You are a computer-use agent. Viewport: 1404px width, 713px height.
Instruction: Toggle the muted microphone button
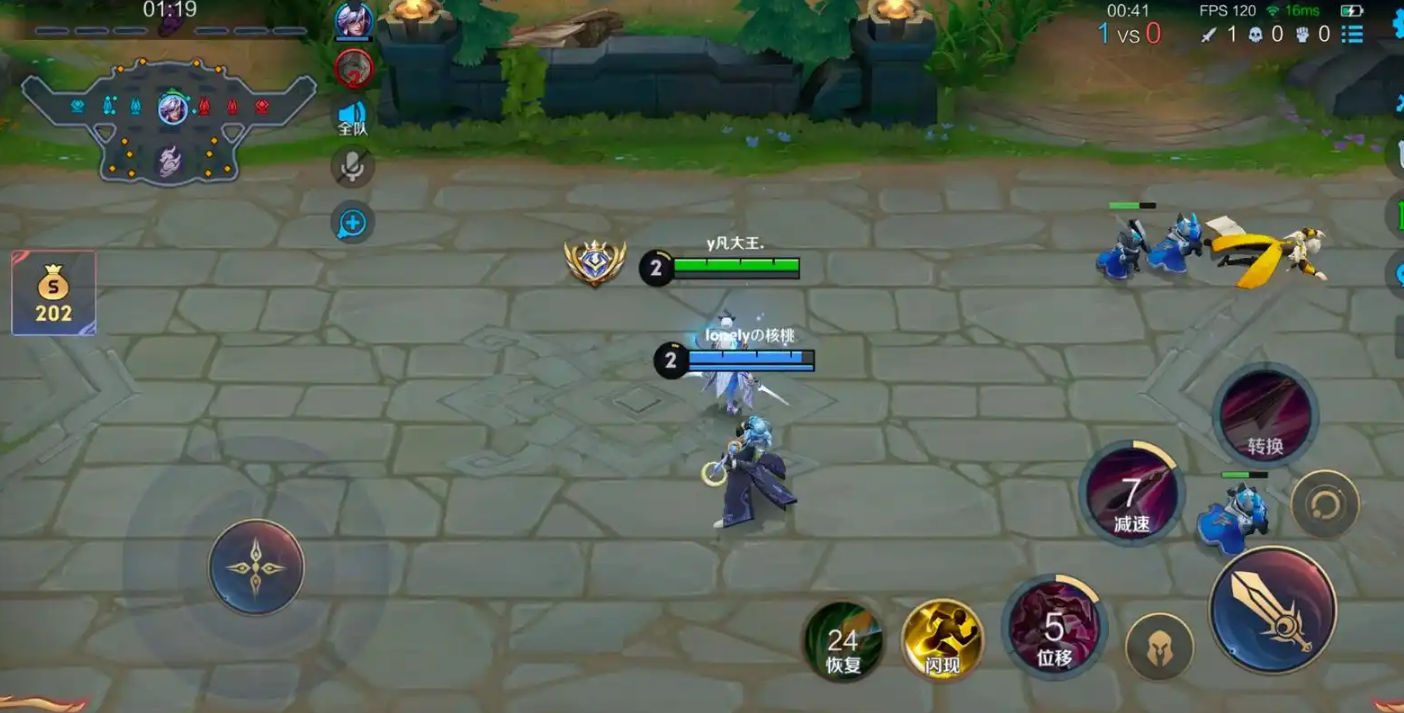352,167
